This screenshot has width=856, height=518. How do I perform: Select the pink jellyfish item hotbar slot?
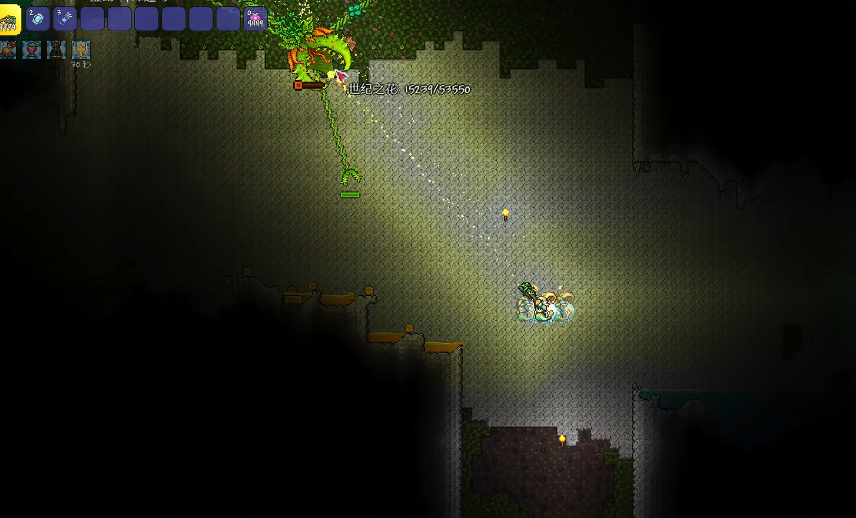(x=255, y=19)
